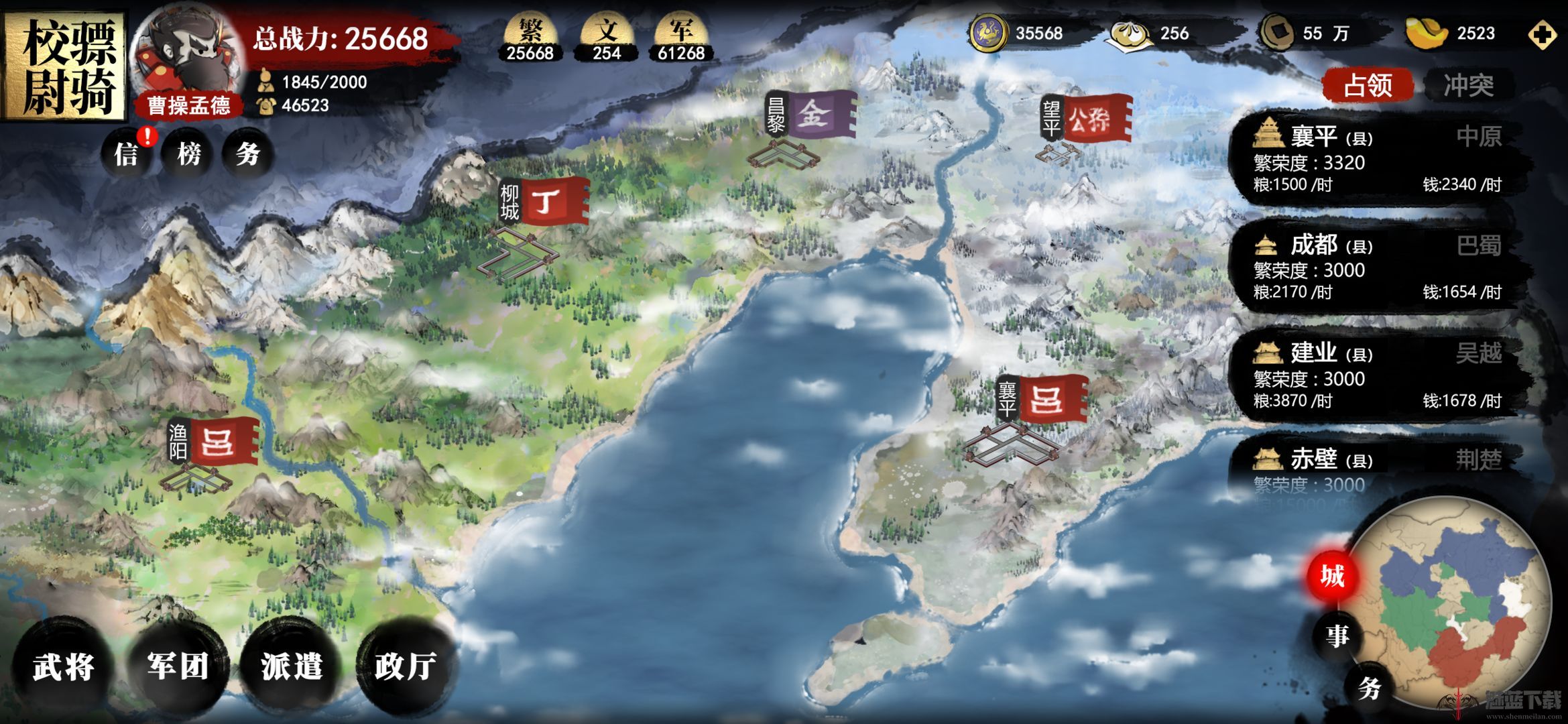This screenshot has height=724, width=1568.
Task: Show the 榜 rankings
Action: click(189, 154)
